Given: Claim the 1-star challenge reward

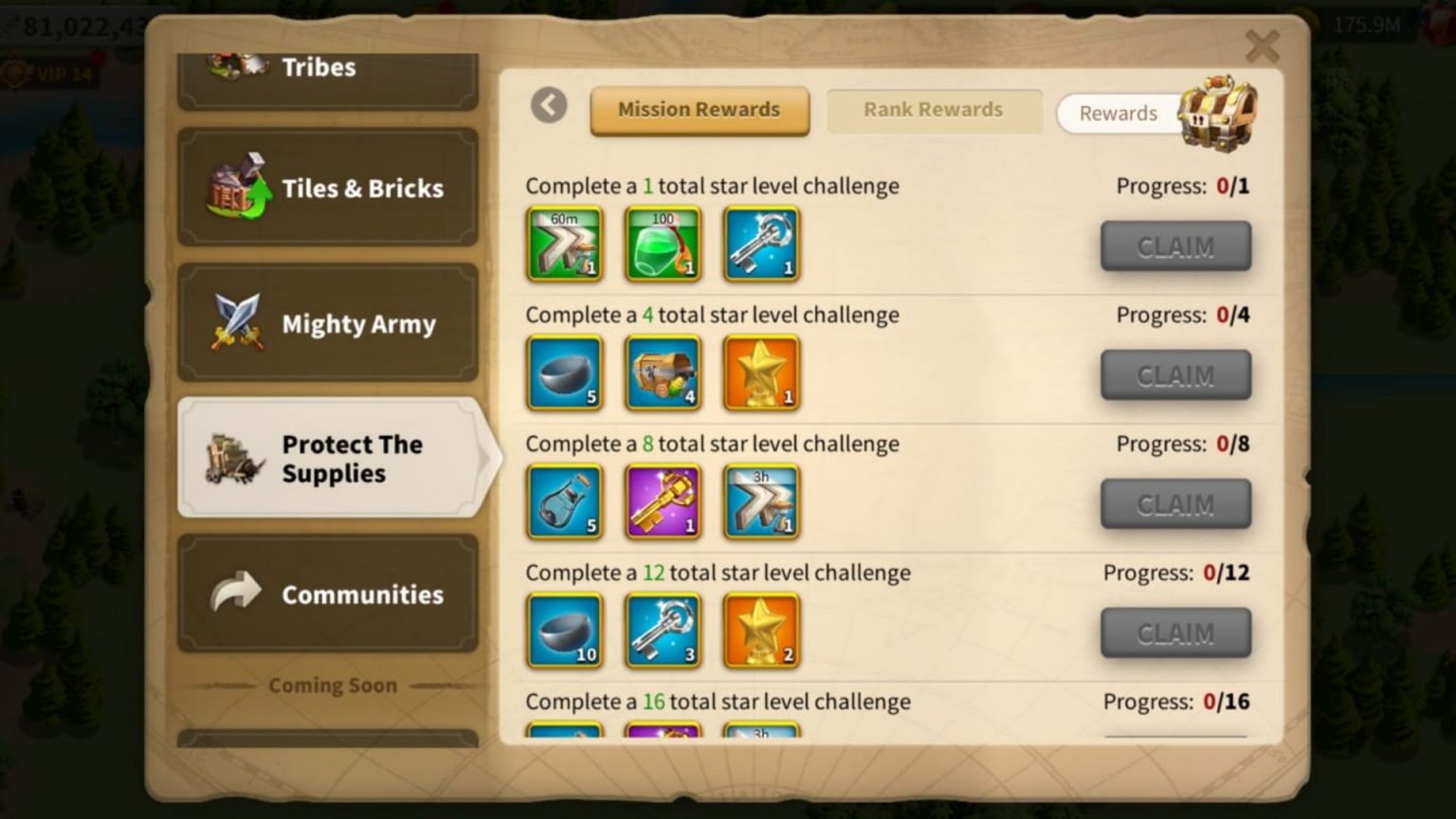Looking at the screenshot, I should coord(1174,246).
